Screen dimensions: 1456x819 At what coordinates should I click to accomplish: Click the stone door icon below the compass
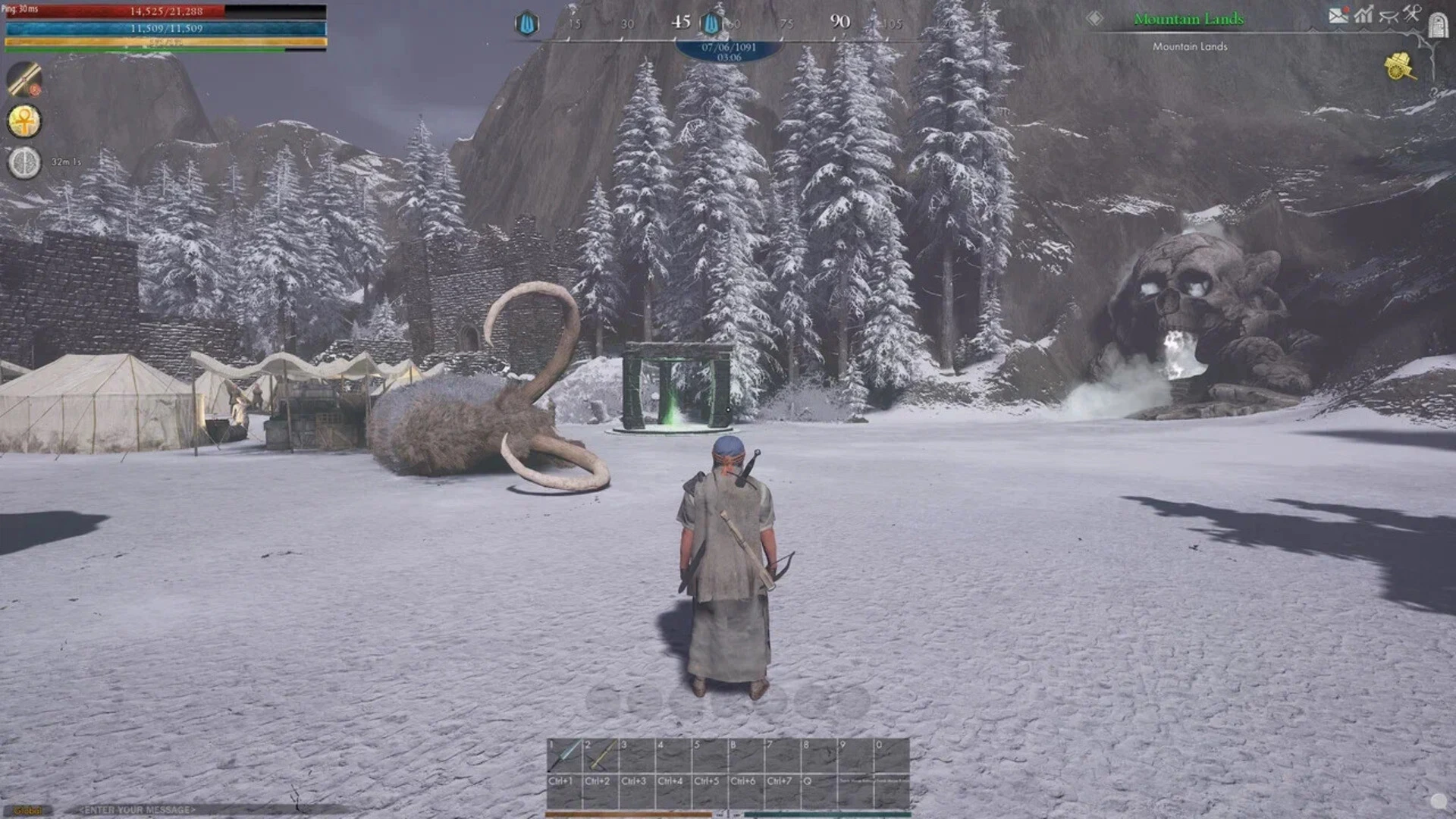click(1439, 26)
